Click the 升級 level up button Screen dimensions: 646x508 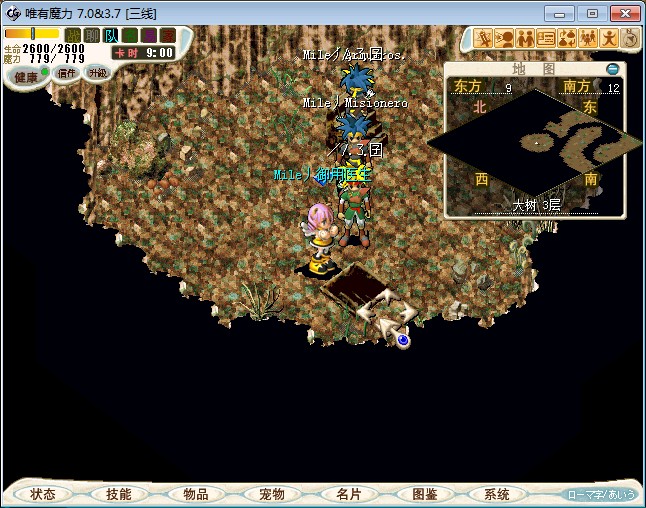tap(97, 72)
